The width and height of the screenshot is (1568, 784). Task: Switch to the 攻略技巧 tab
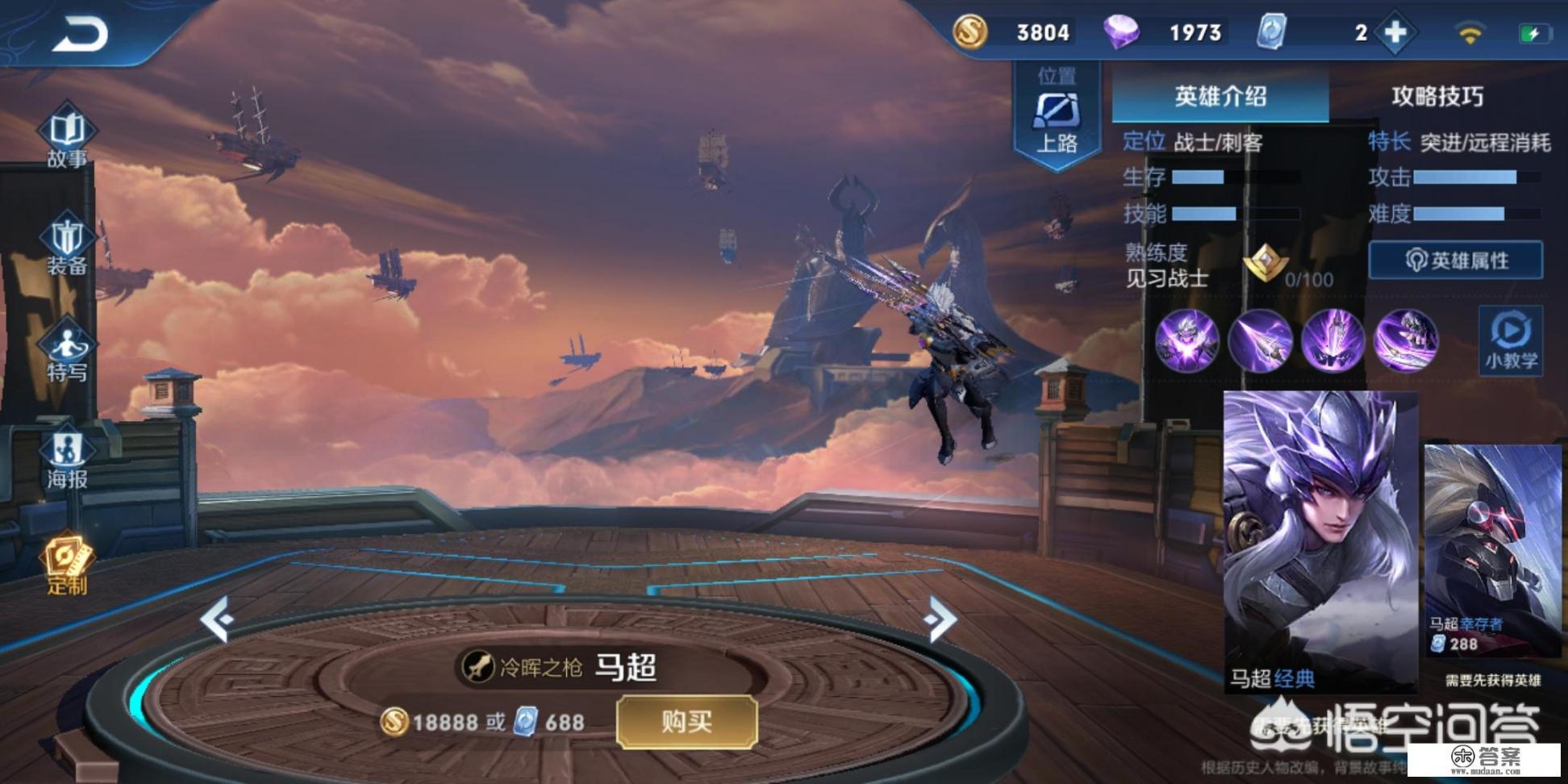pyautogui.click(x=1437, y=97)
